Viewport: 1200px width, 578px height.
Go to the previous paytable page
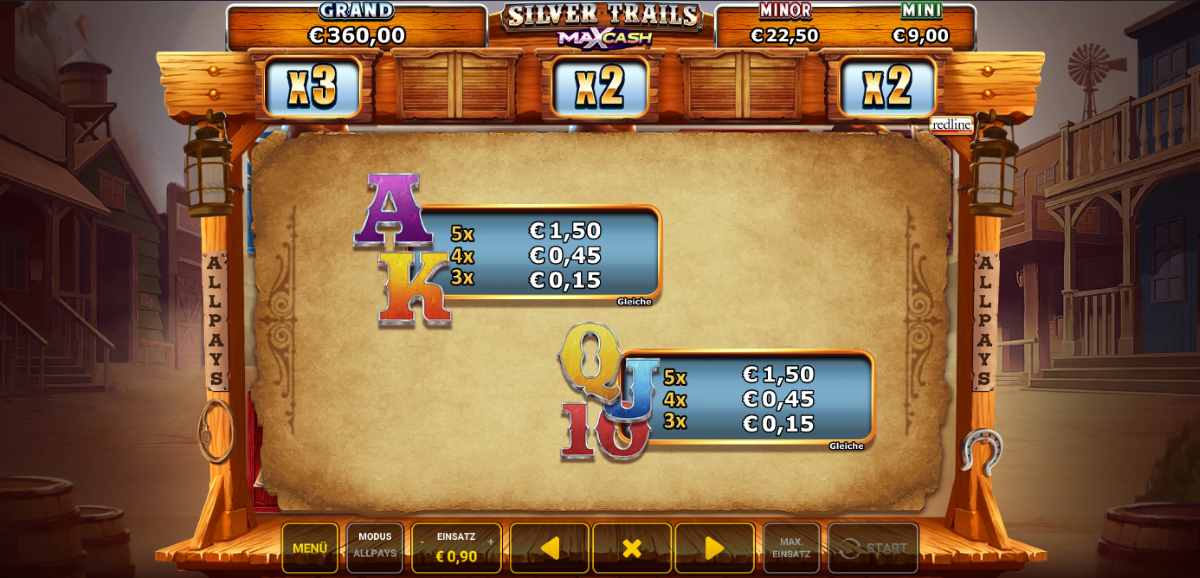(549, 548)
